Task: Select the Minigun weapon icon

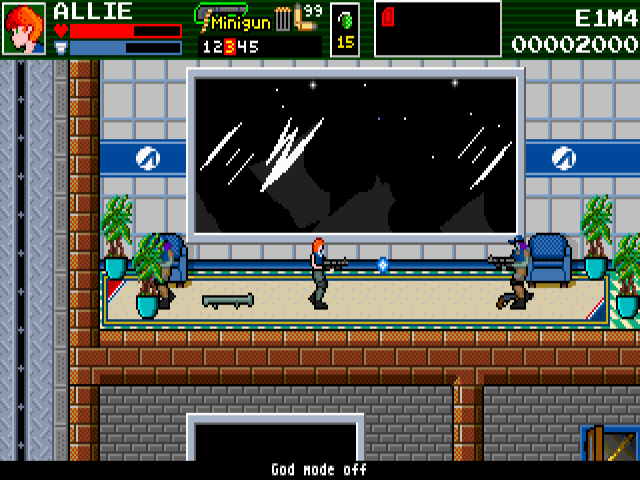Action: click(221, 13)
